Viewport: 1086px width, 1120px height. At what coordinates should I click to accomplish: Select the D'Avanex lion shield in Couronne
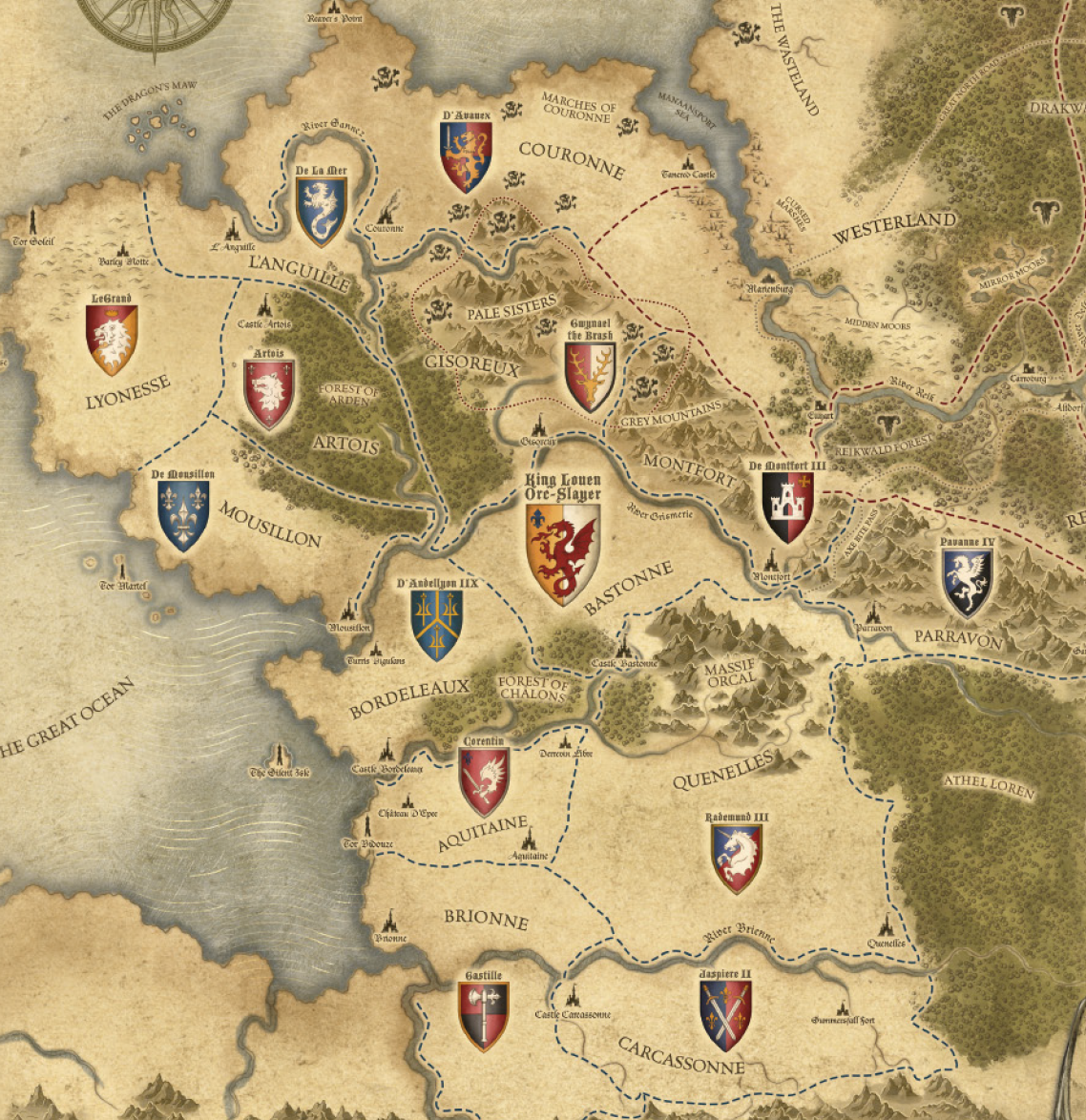click(x=466, y=157)
